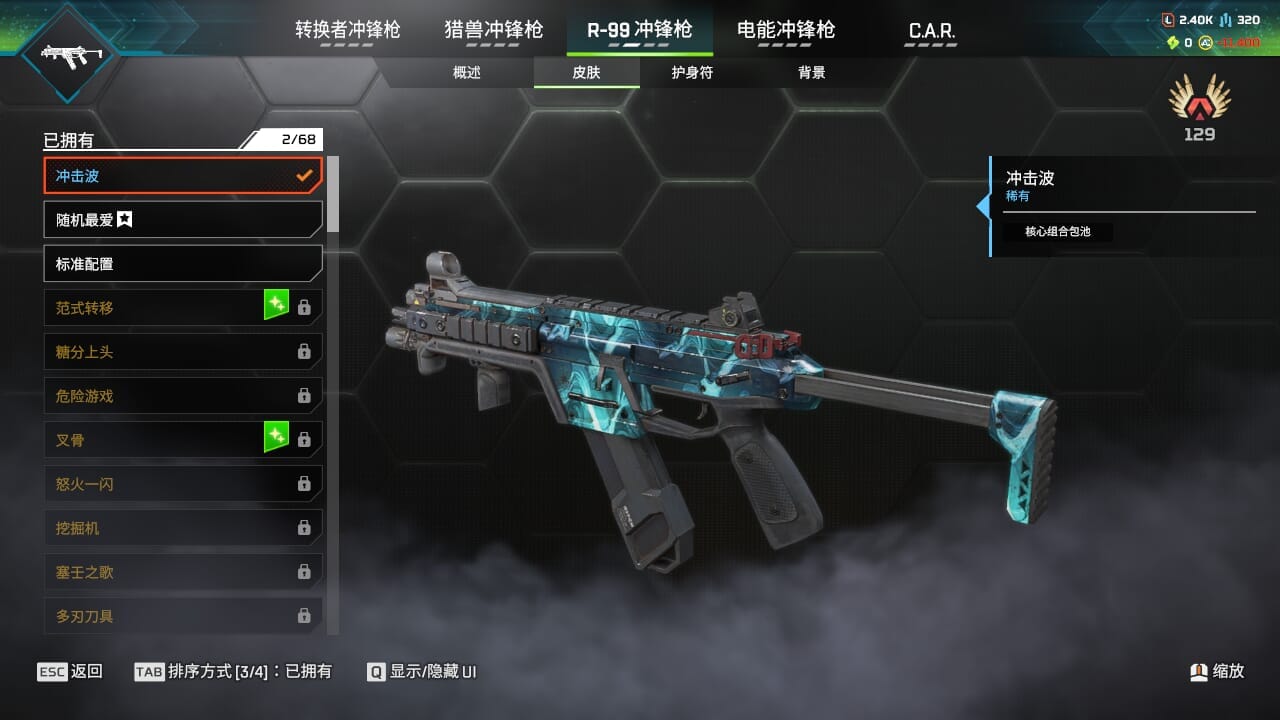Image resolution: width=1280 pixels, height=720 pixels.
Task: Open the 背景 sub-tab
Action: 812,73
